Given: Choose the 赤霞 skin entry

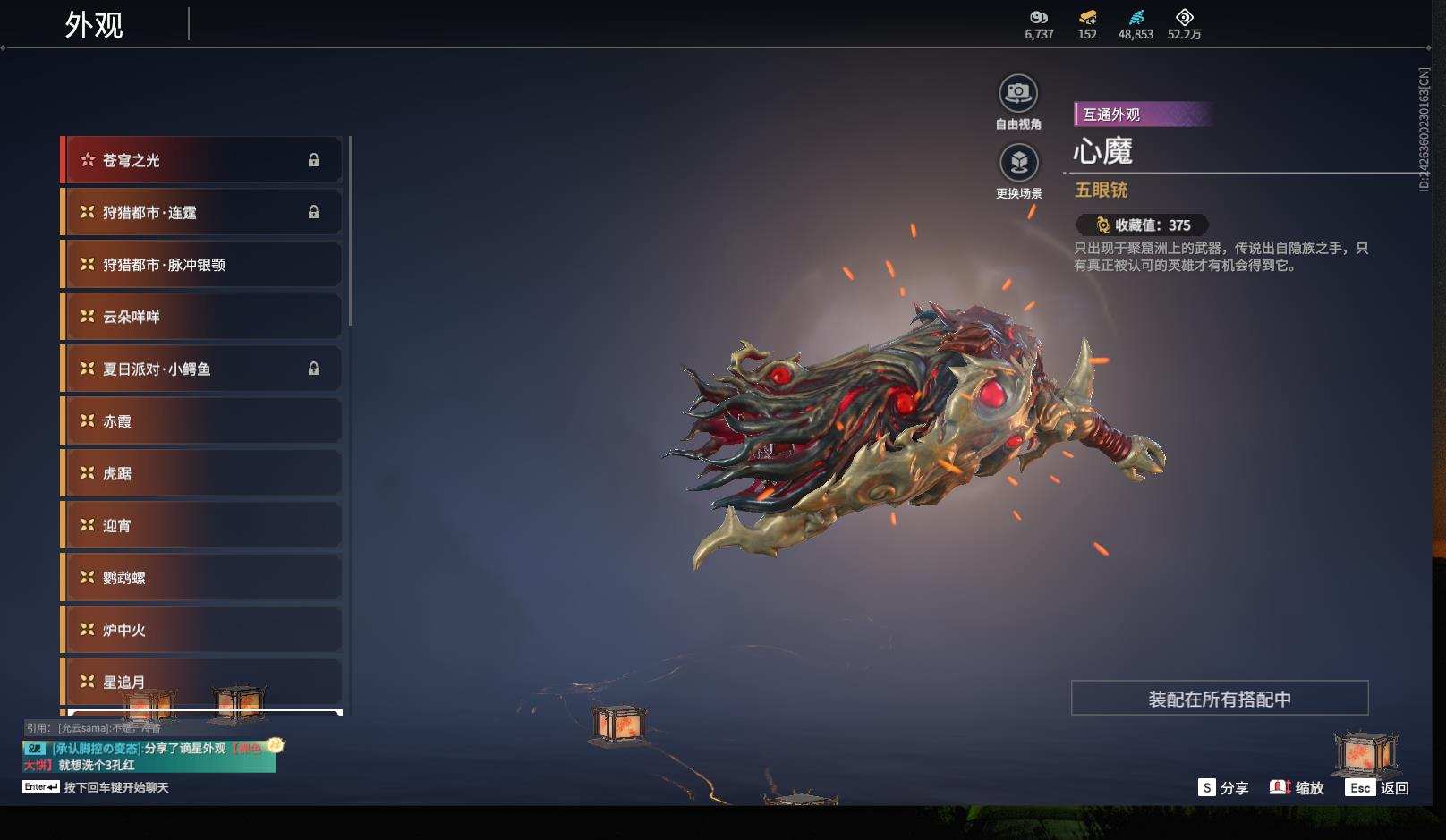Looking at the screenshot, I should (x=201, y=420).
